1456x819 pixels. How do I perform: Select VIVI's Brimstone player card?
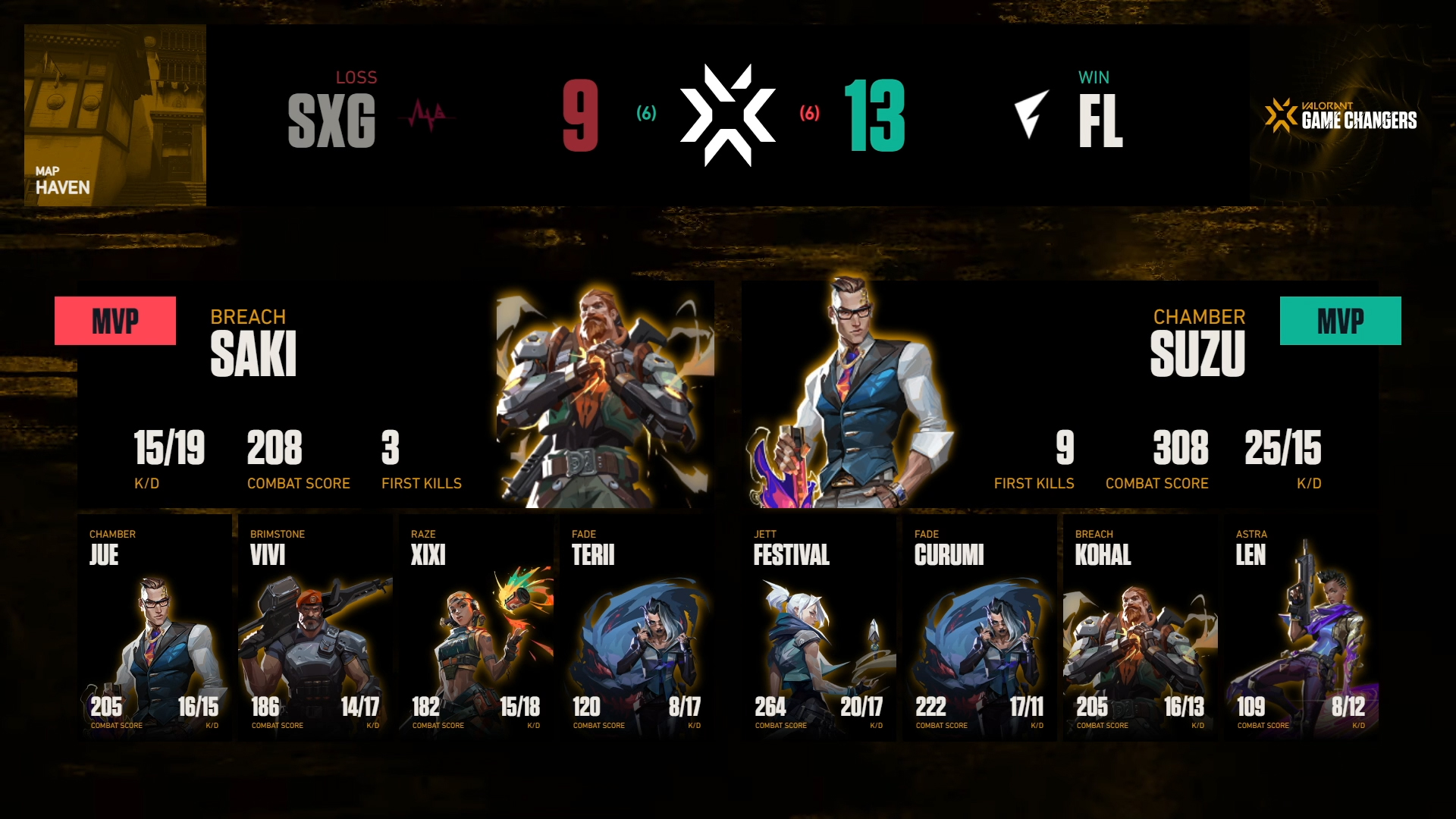click(x=315, y=626)
